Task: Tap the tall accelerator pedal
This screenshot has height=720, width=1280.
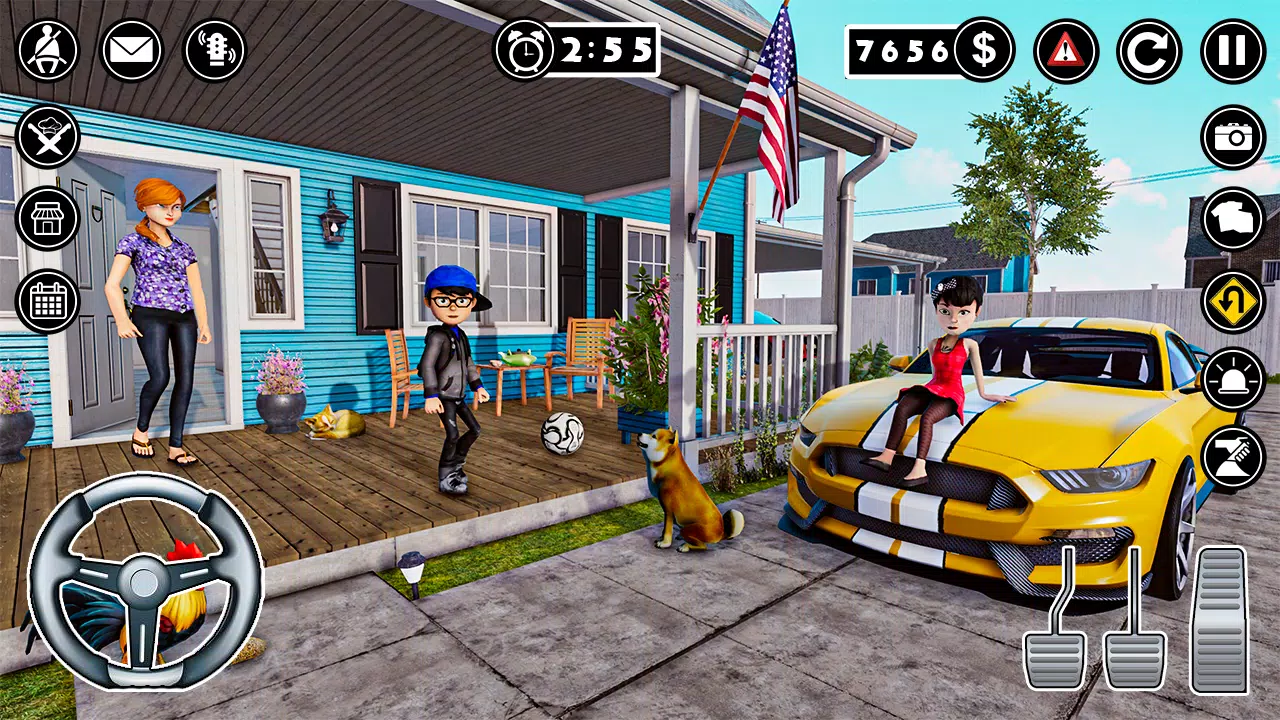Action: click(1218, 620)
